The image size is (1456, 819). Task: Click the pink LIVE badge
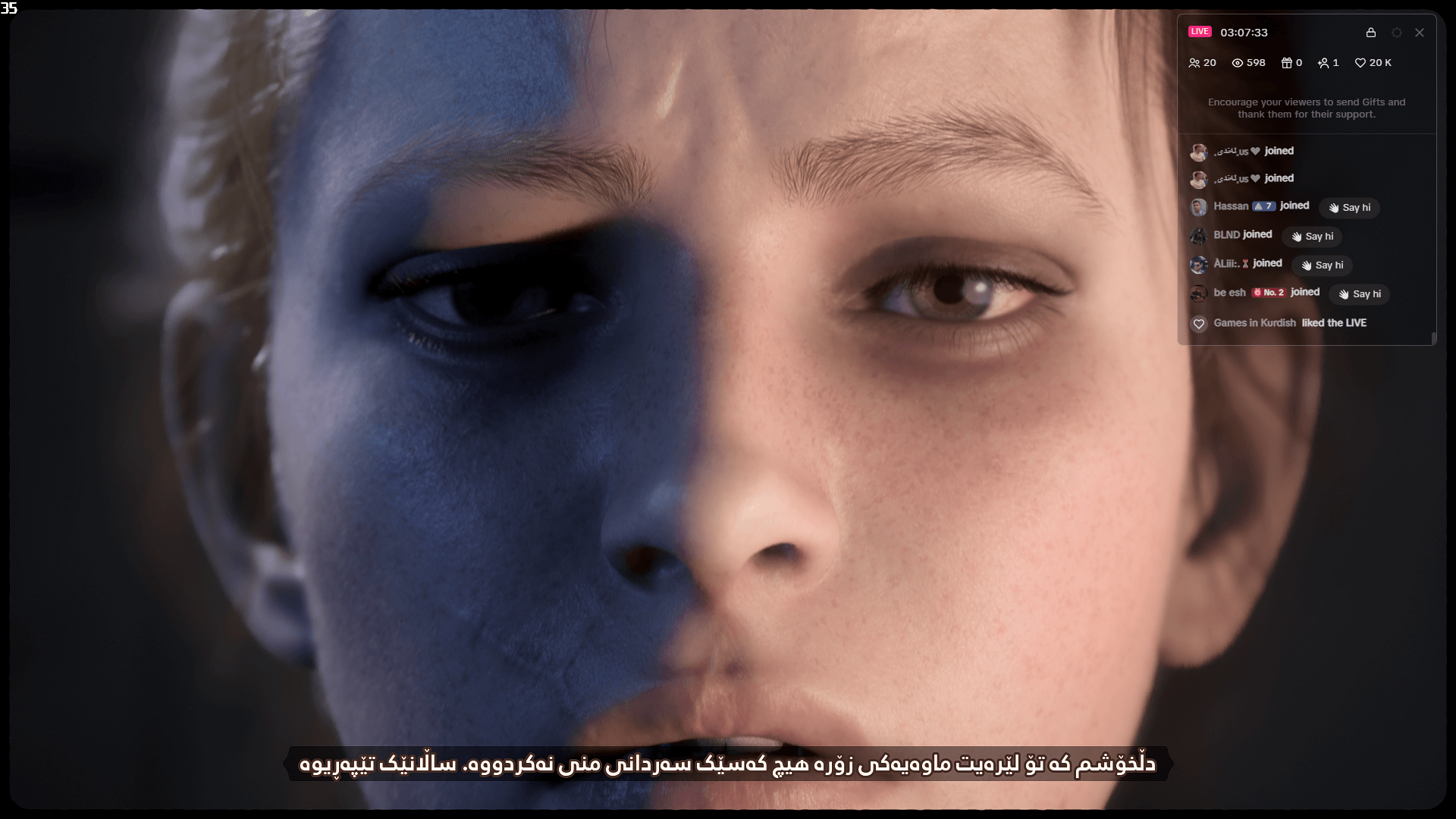pos(1200,32)
